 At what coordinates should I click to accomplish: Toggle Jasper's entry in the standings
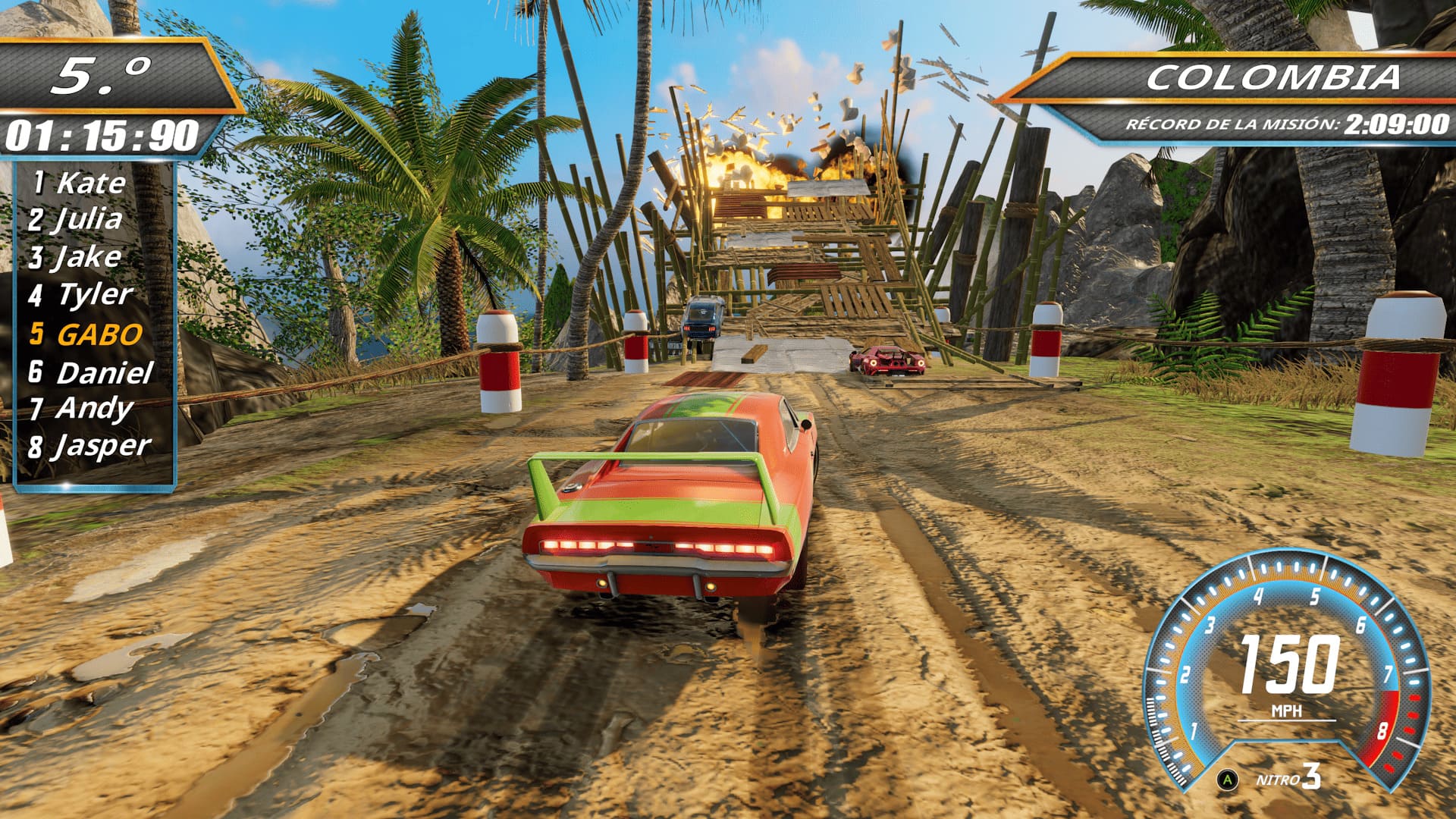91,446
